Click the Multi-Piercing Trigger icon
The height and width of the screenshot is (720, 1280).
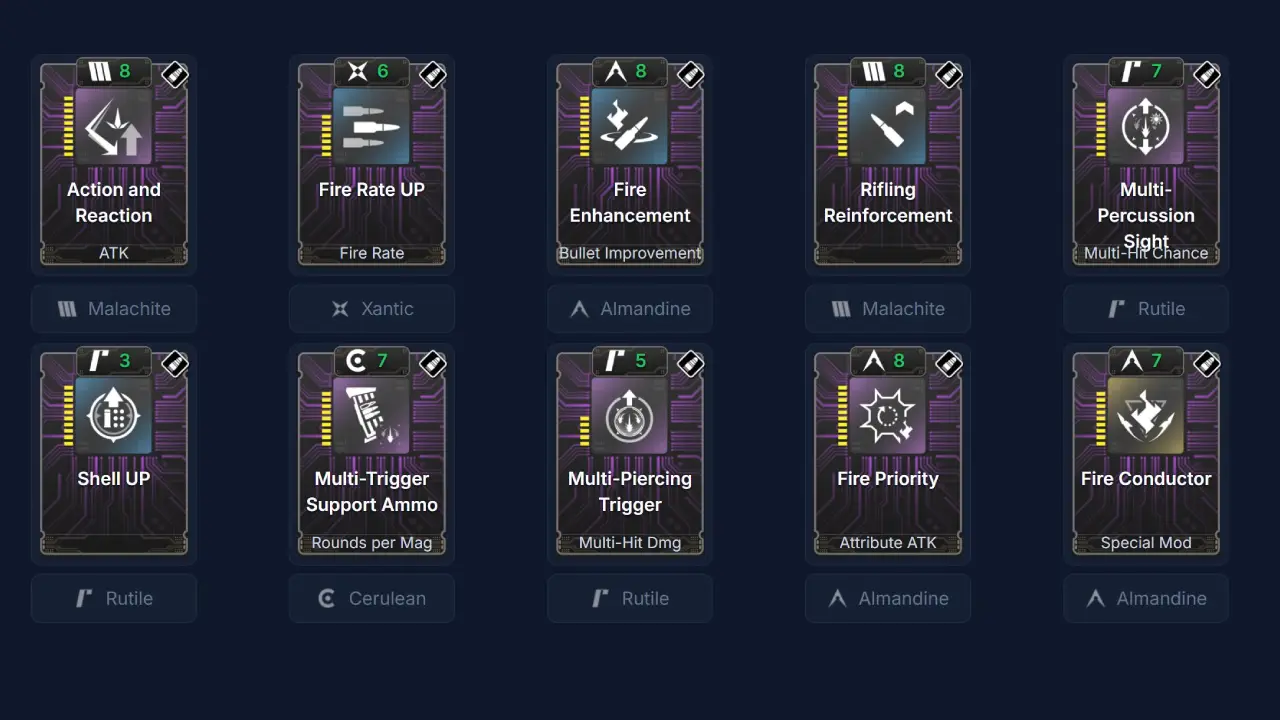point(630,415)
